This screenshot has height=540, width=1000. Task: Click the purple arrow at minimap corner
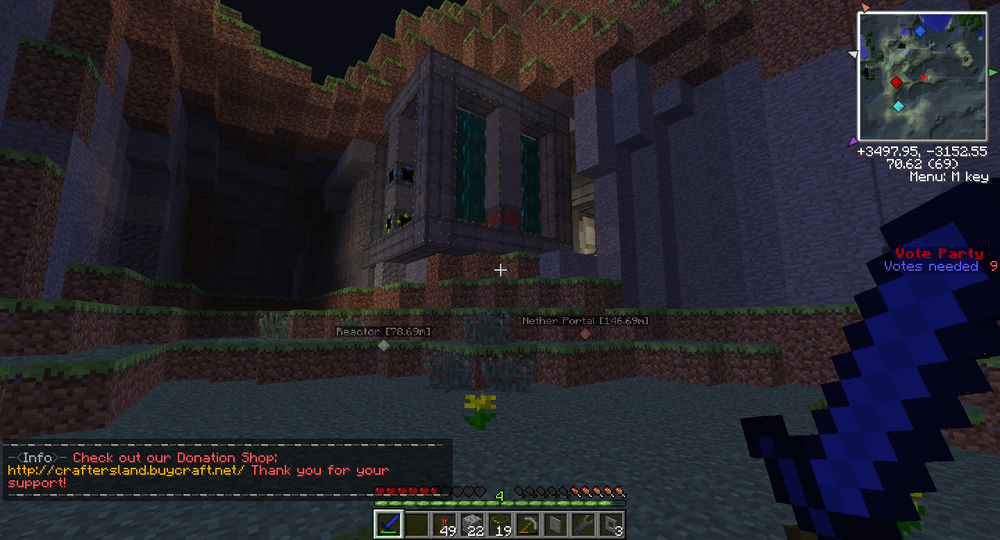click(x=853, y=140)
